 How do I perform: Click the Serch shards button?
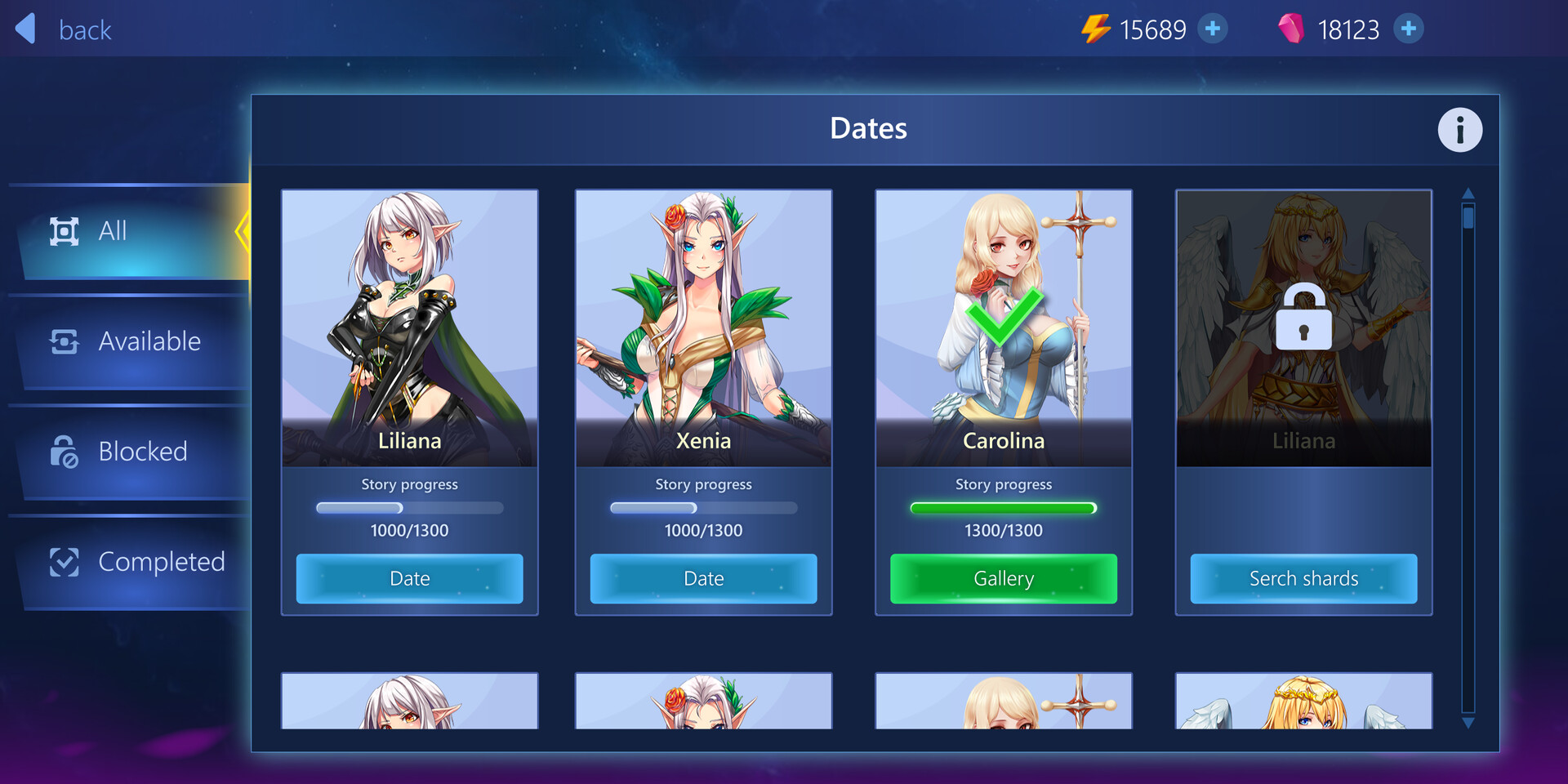pyautogui.click(x=1303, y=578)
